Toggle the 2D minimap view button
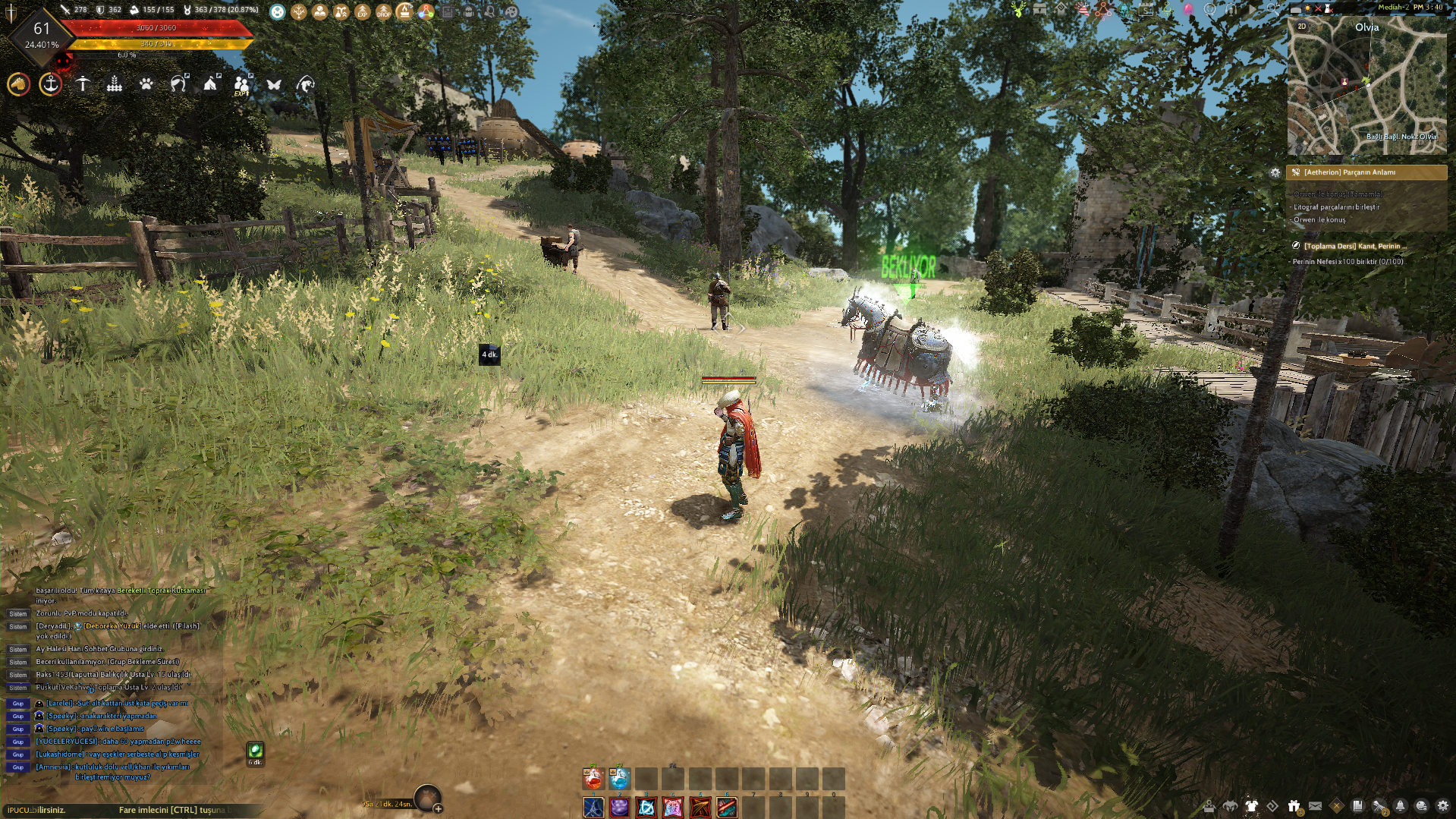This screenshot has width=1456, height=819. pos(1302,27)
